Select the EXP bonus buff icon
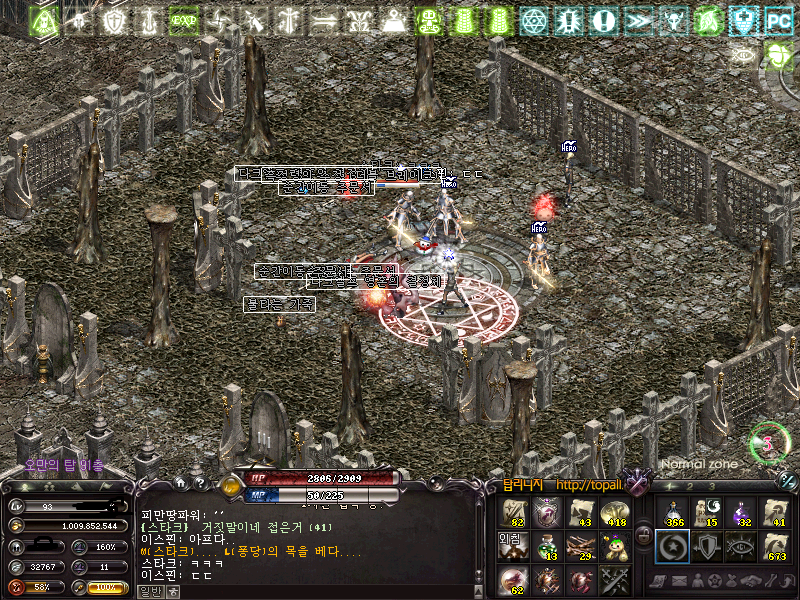 pyautogui.click(x=183, y=19)
